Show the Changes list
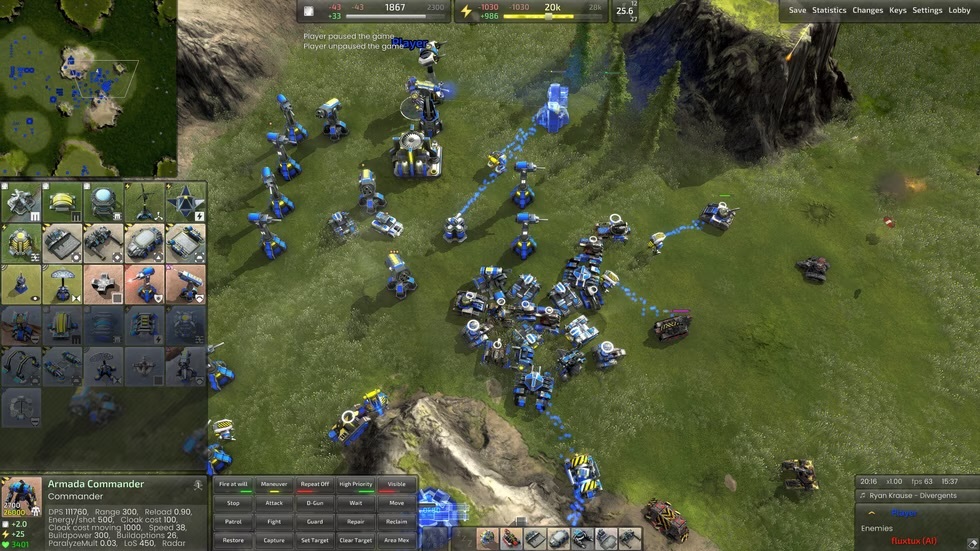Viewport: 980px width, 551px height. click(867, 10)
